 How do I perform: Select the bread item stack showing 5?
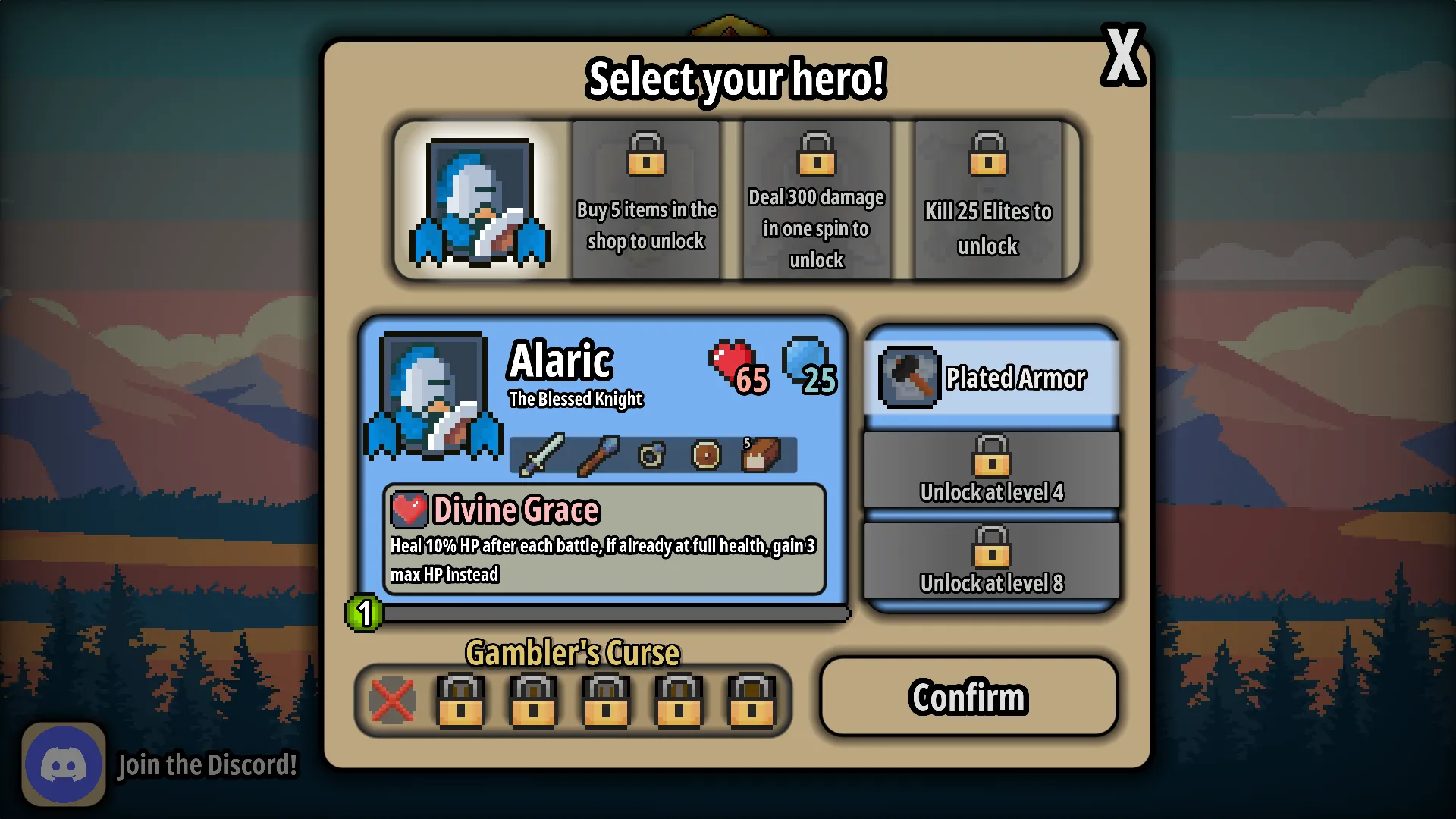click(761, 455)
